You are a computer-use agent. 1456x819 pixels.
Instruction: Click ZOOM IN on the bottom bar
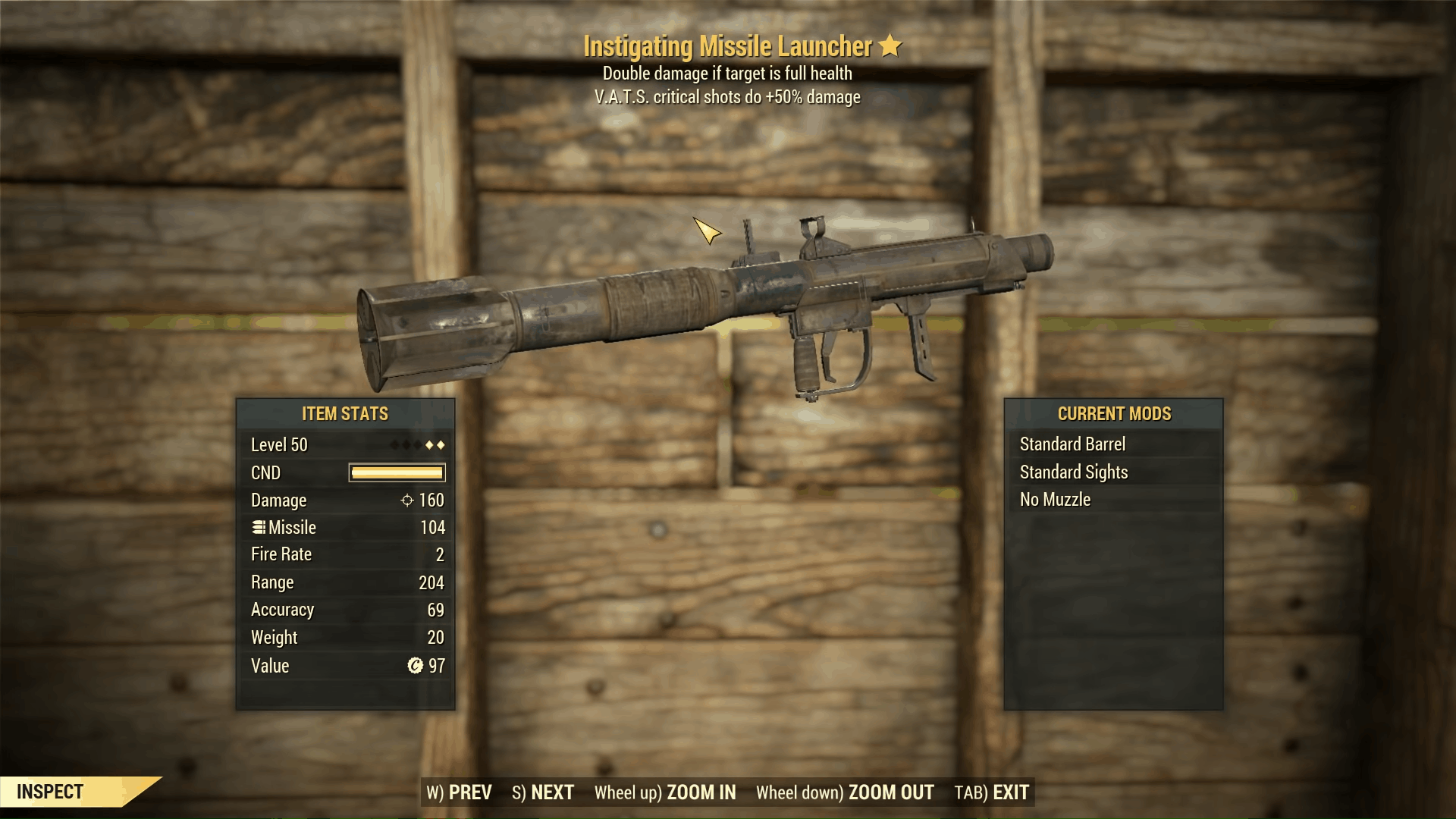(x=665, y=792)
